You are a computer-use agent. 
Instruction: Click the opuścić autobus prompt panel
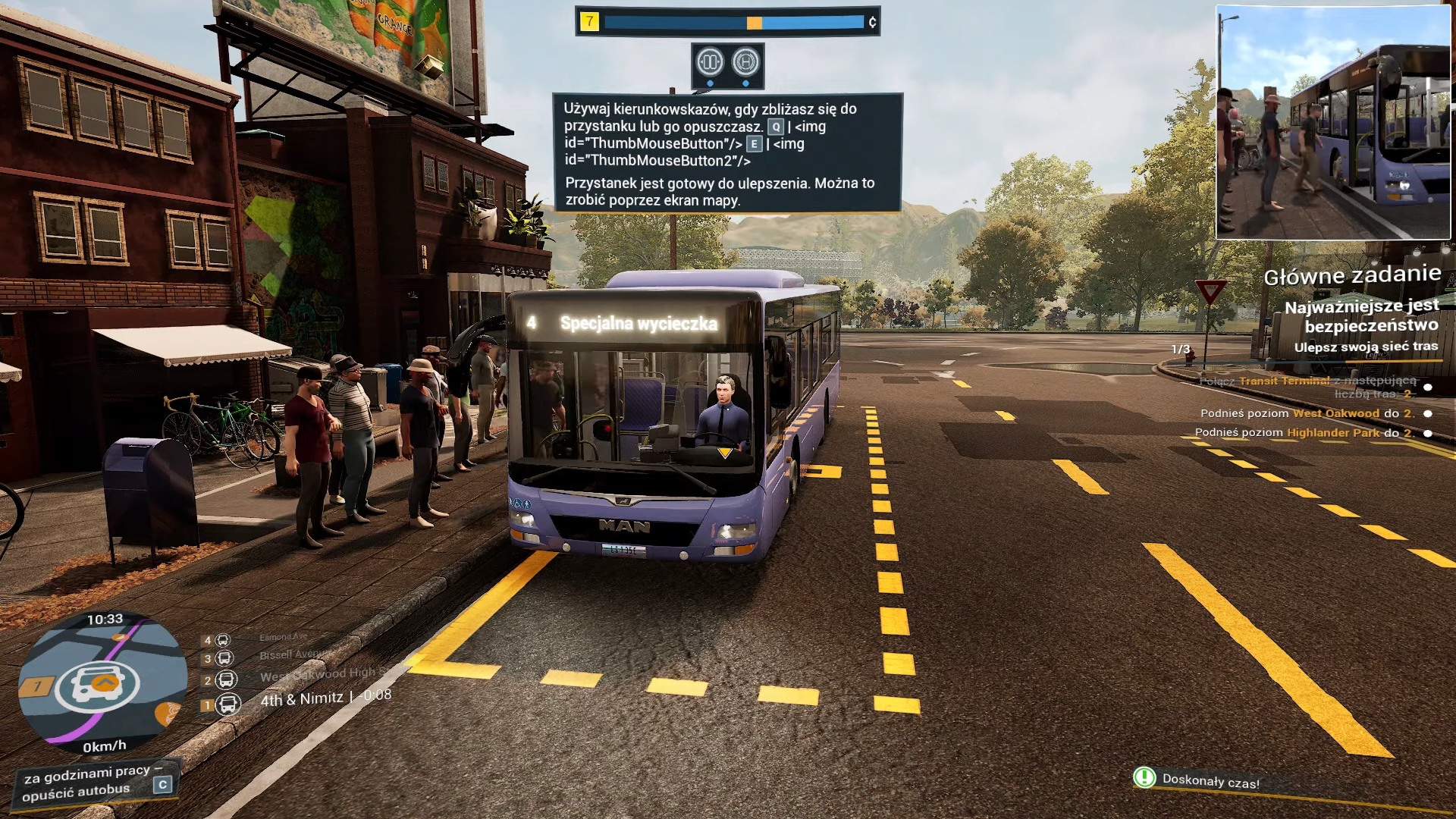click(x=96, y=784)
